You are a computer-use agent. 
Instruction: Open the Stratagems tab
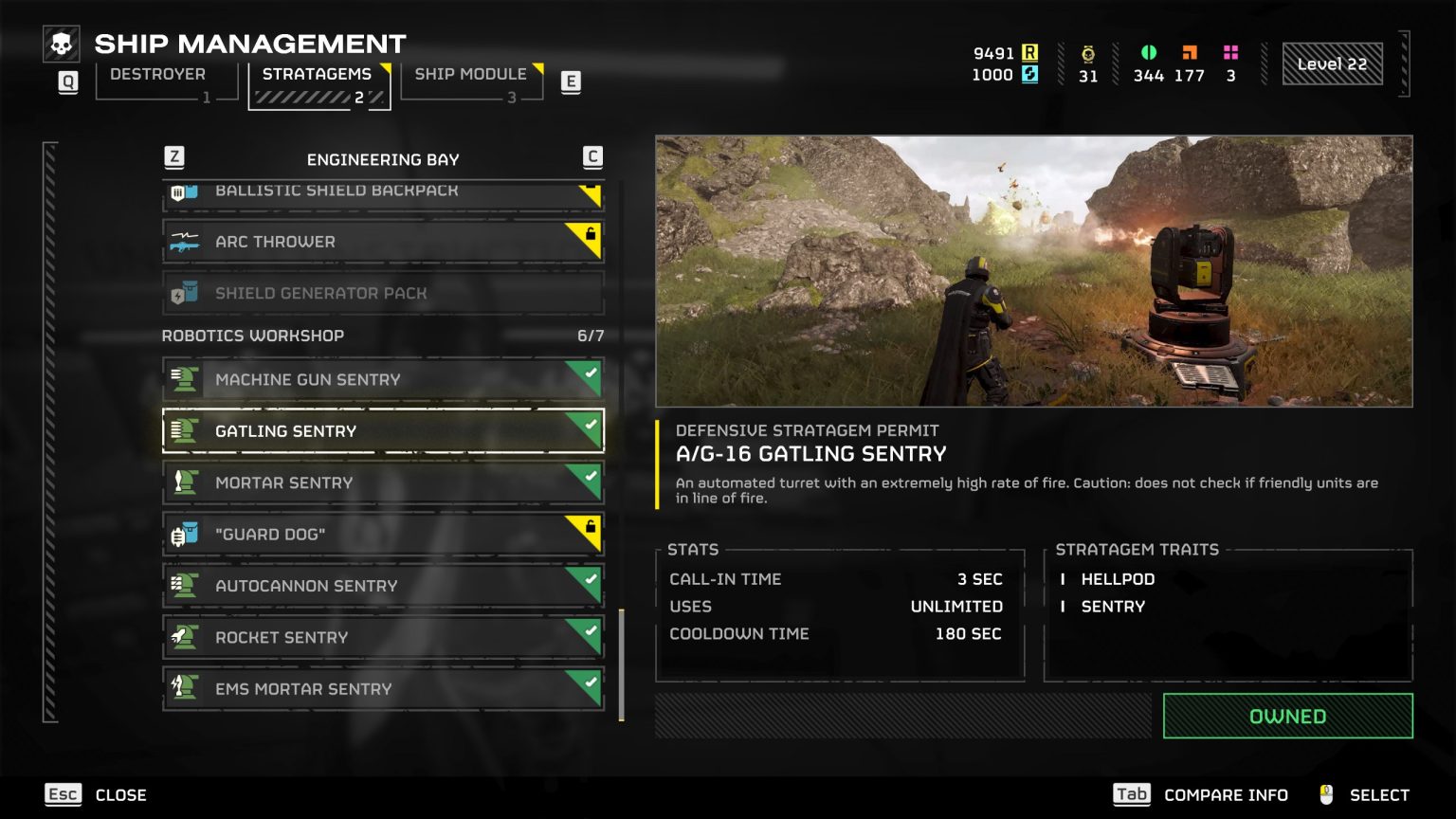318,75
